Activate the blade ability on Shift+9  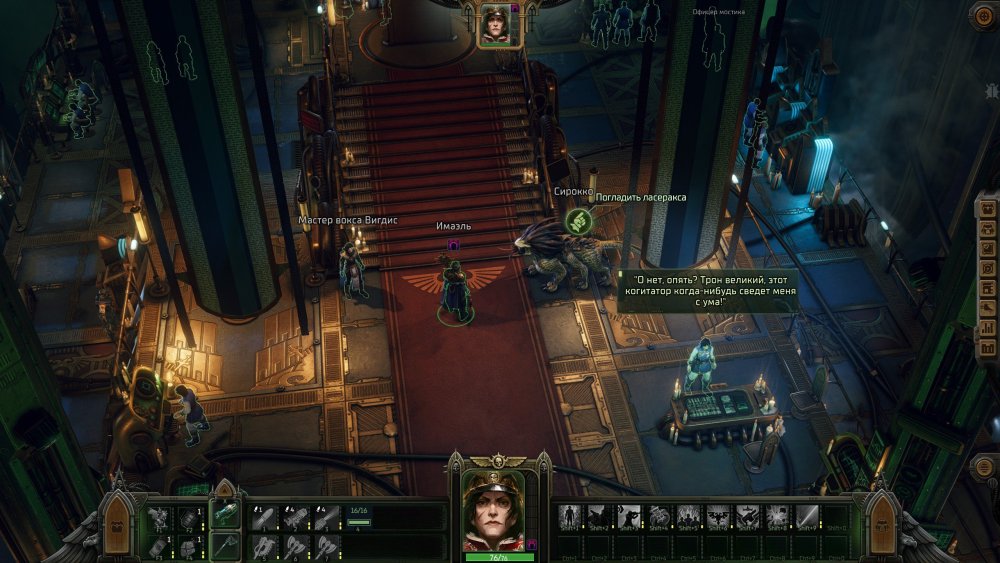point(807,517)
